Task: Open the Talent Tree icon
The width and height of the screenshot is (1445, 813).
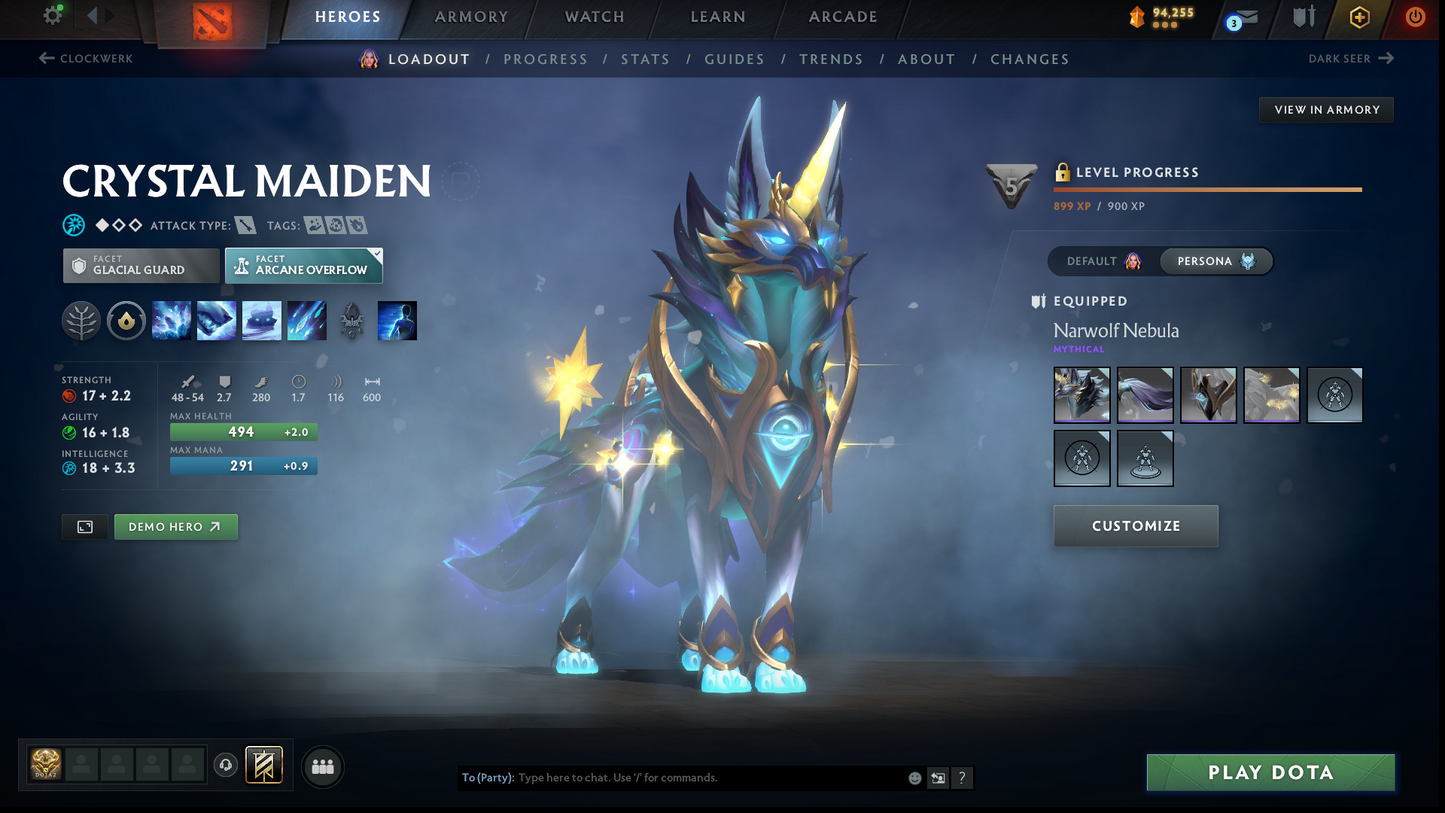Action: (x=81, y=320)
